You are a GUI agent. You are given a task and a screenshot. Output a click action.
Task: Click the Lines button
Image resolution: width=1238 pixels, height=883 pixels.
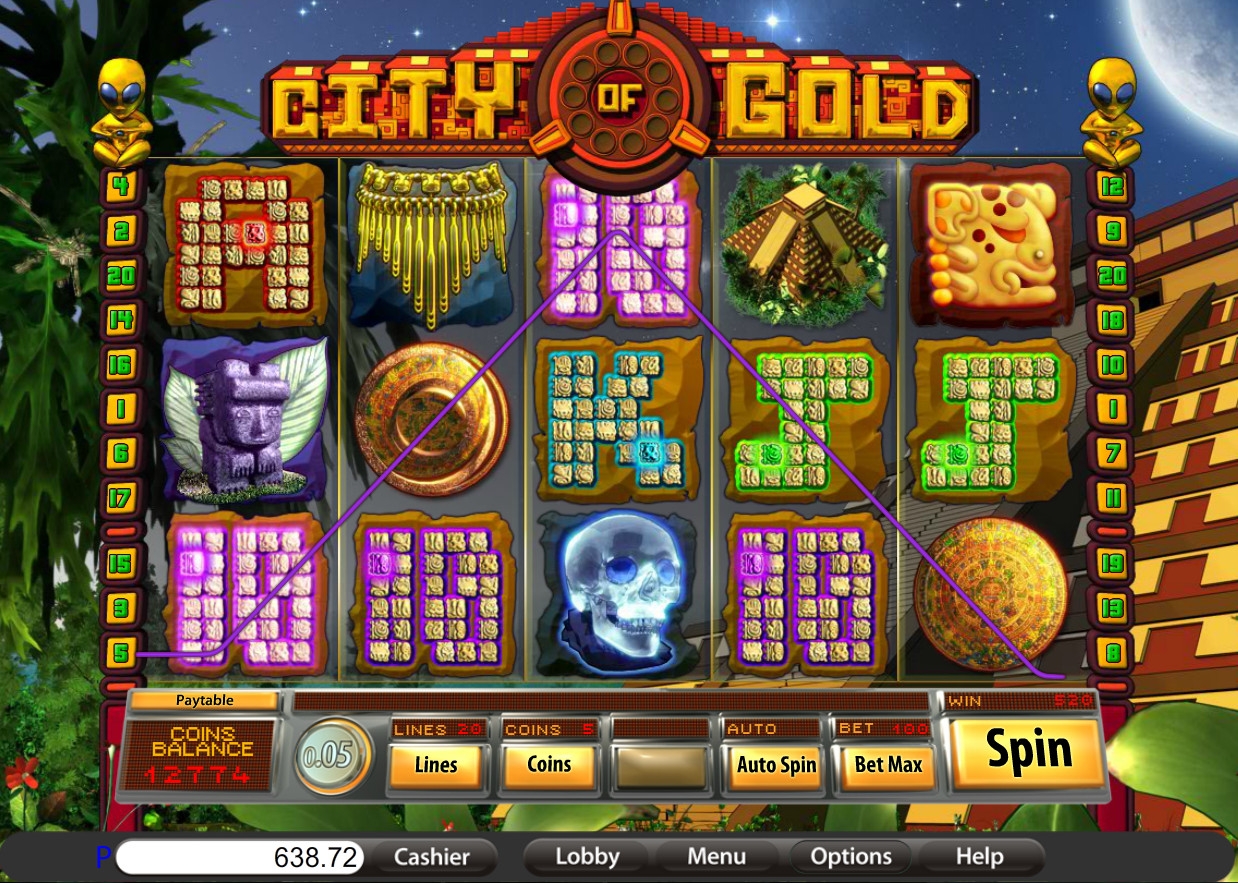436,765
